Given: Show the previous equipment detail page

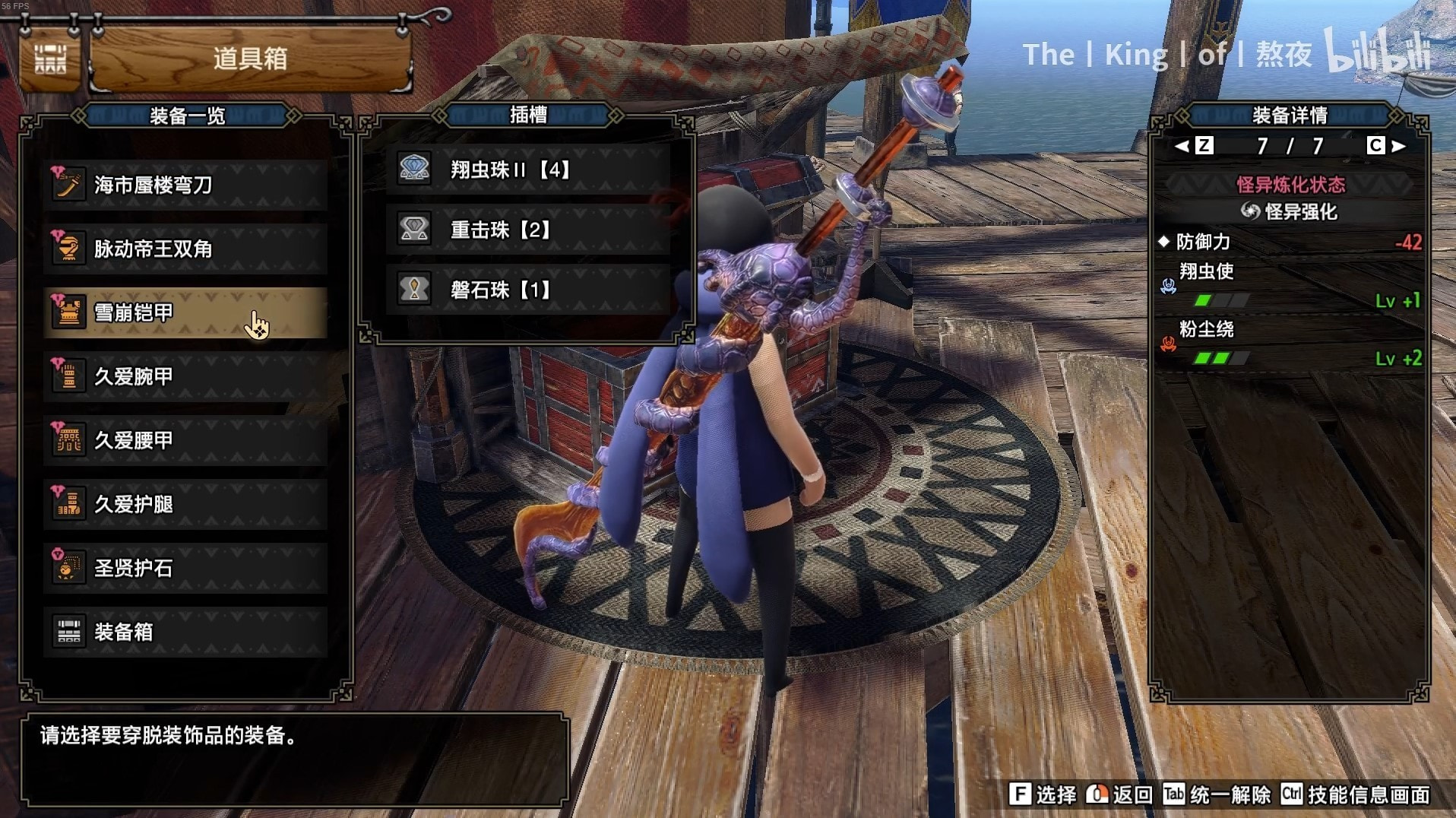Looking at the screenshot, I should [1193, 146].
